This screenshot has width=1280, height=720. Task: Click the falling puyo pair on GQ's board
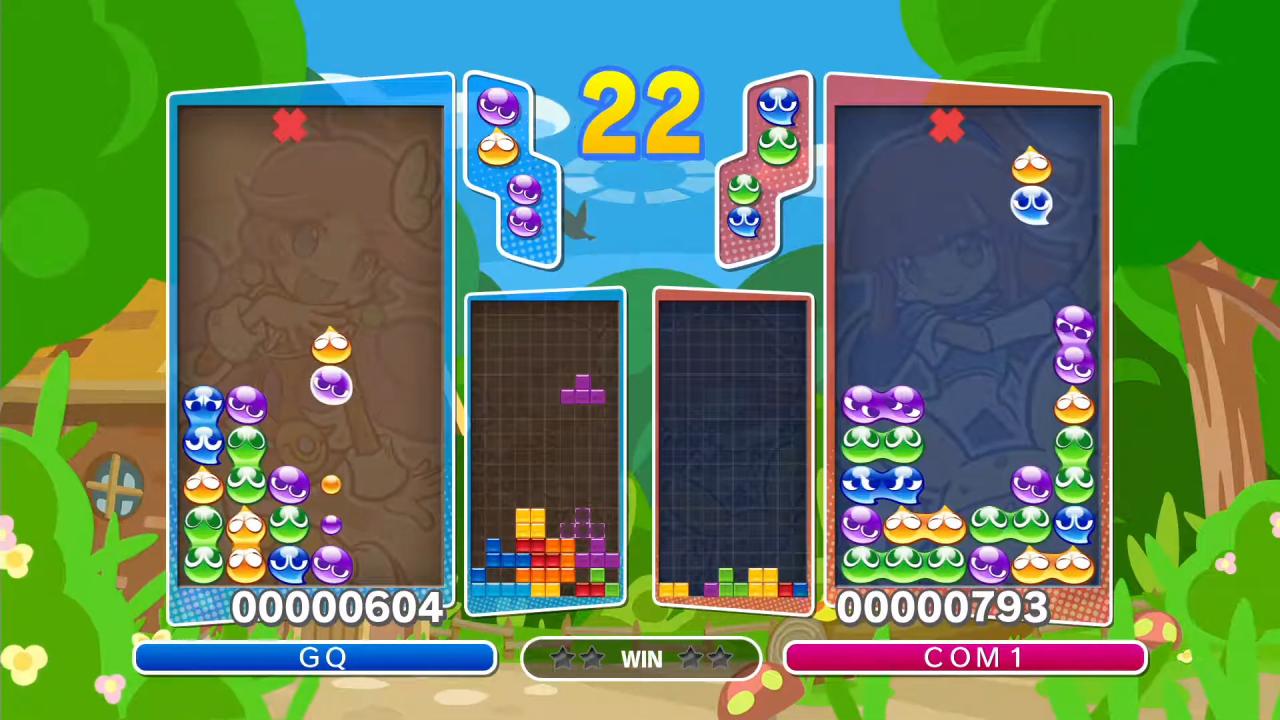click(334, 365)
